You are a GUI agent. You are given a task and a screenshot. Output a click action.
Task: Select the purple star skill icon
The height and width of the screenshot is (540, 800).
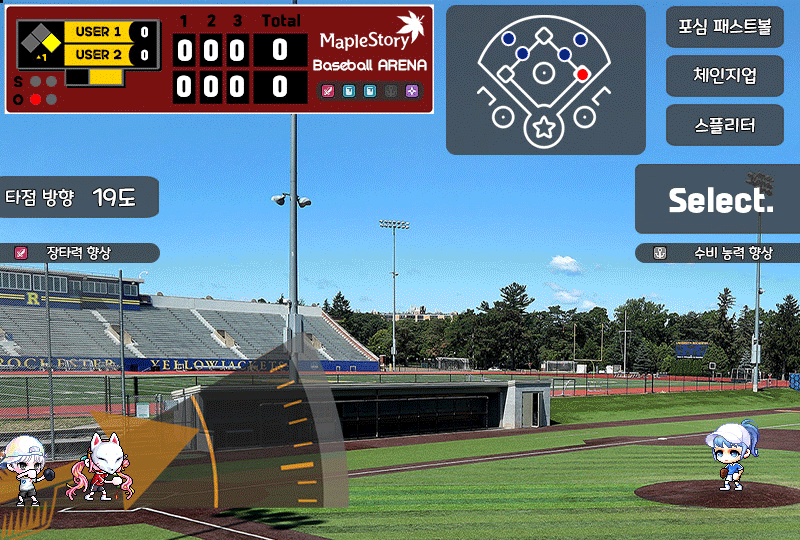tap(412, 91)
